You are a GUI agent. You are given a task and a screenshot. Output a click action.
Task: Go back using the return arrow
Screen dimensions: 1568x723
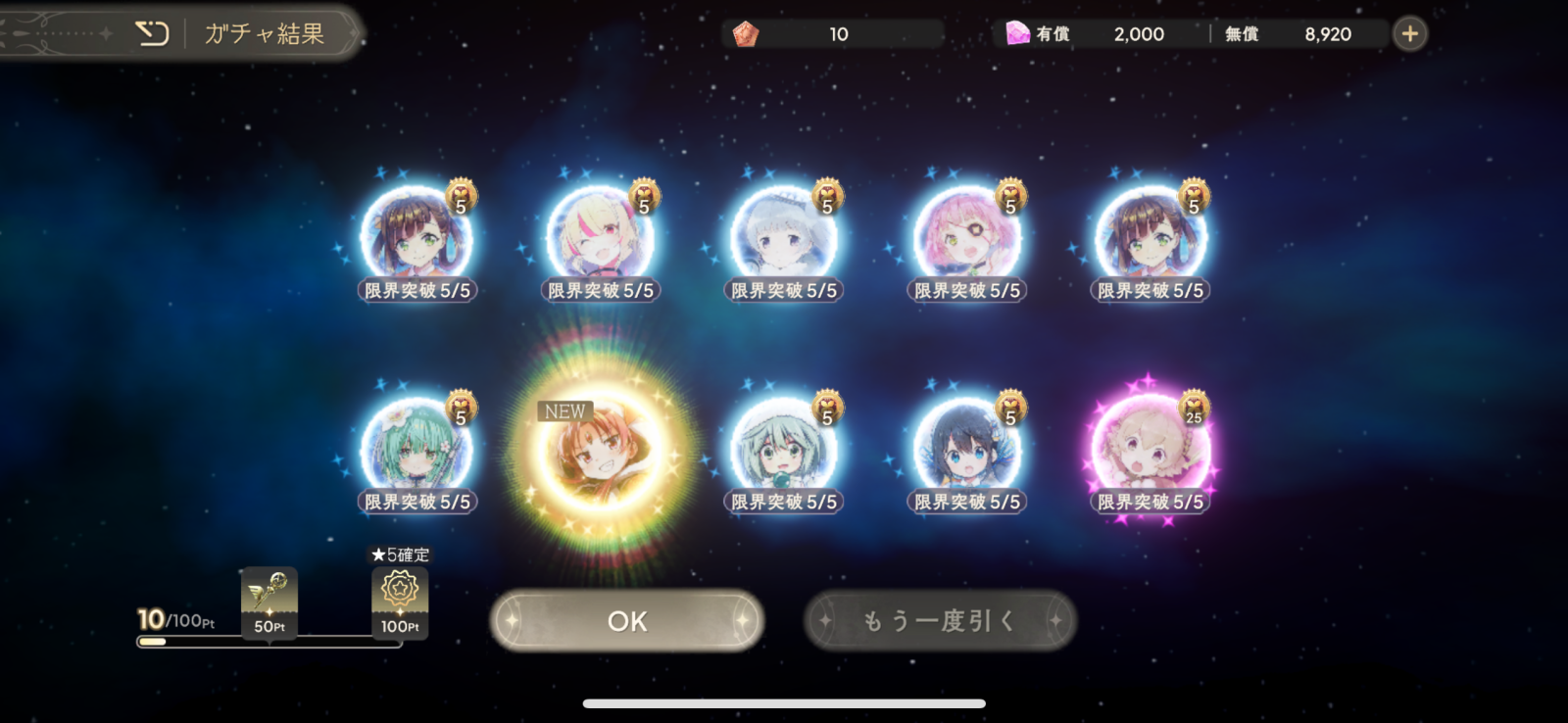tap(152, 34)
